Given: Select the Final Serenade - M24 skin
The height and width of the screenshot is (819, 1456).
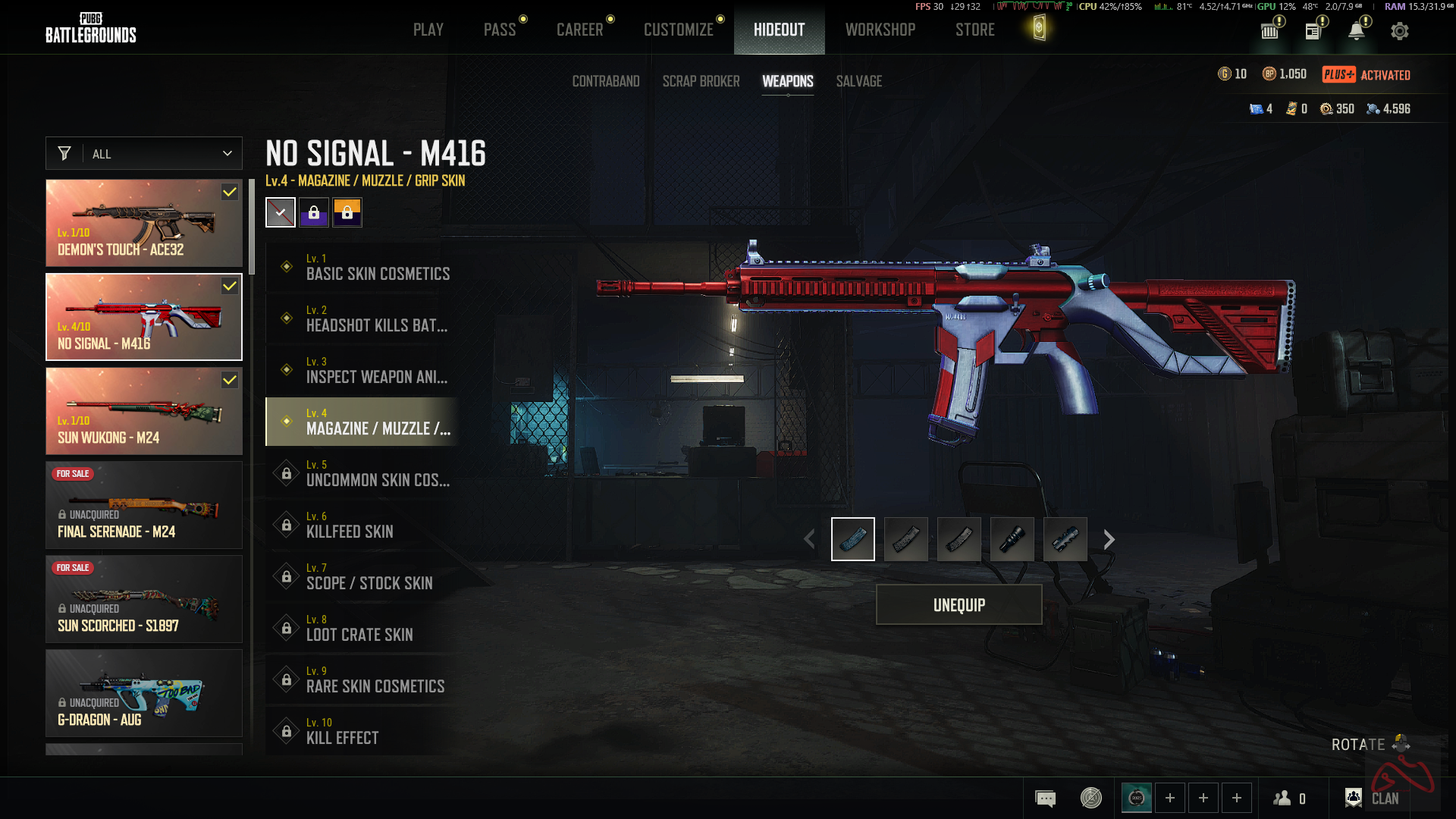Looking at the screenshot, I should (x=144, y=505).
